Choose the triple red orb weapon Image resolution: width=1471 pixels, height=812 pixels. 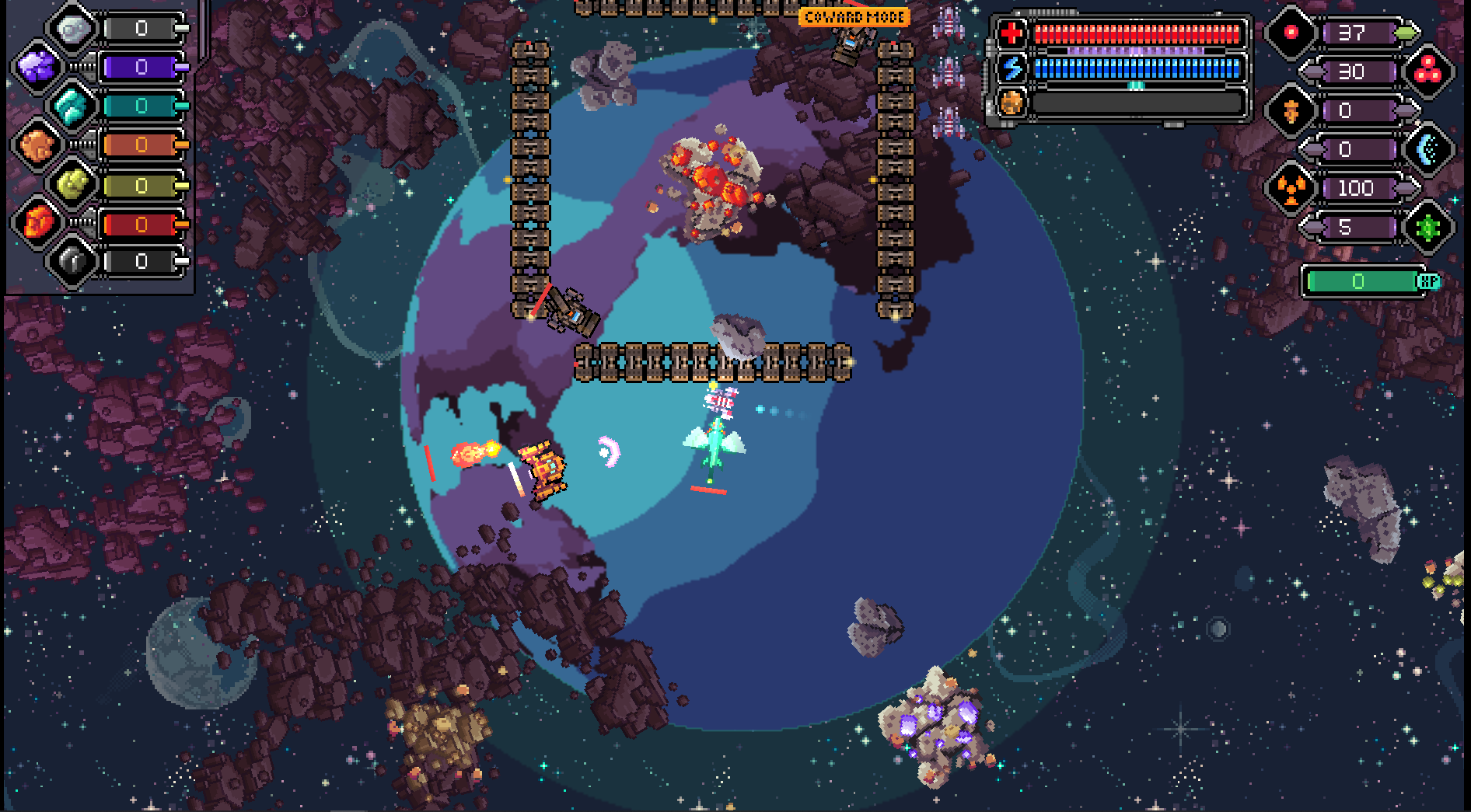(x=1427, y=72)
